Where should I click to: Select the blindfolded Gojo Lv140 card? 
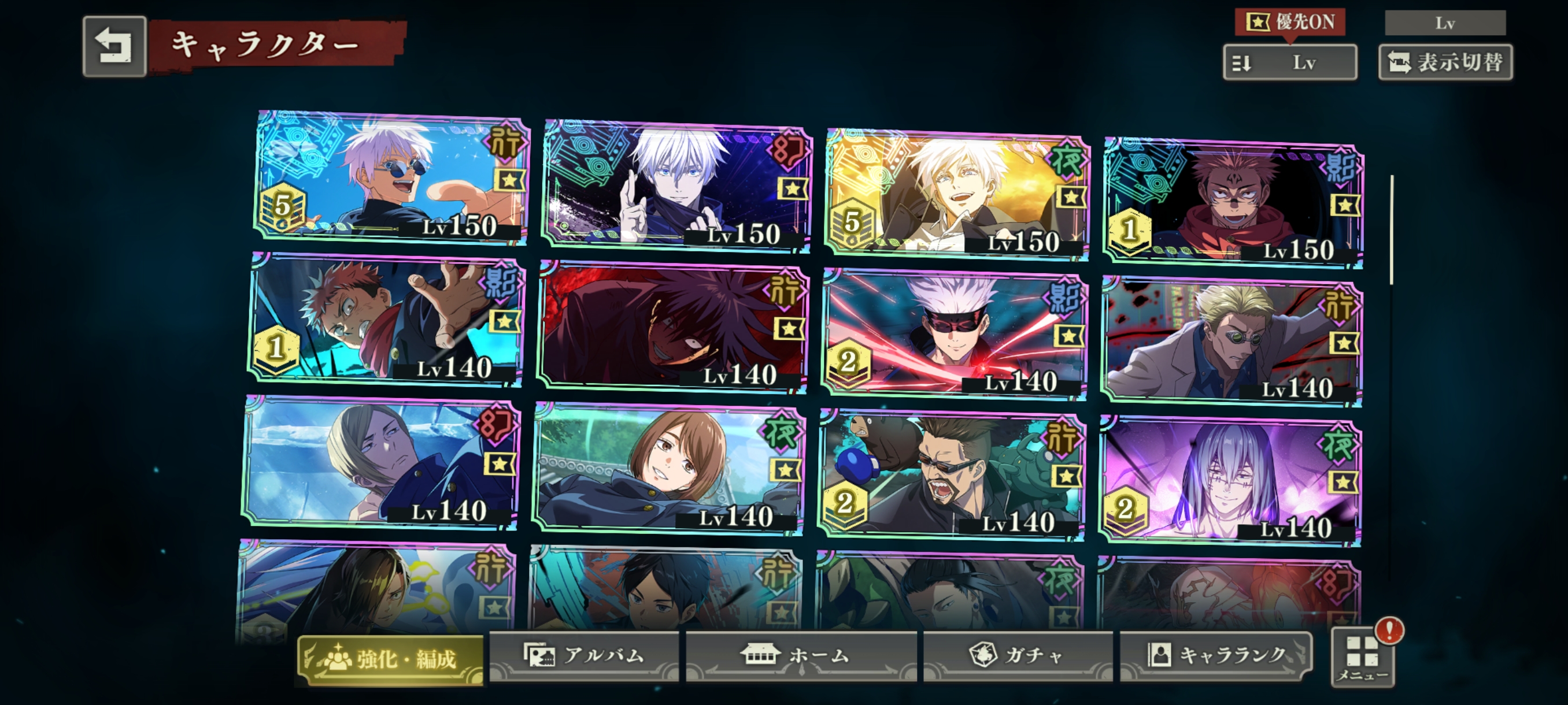click(954, 335)
